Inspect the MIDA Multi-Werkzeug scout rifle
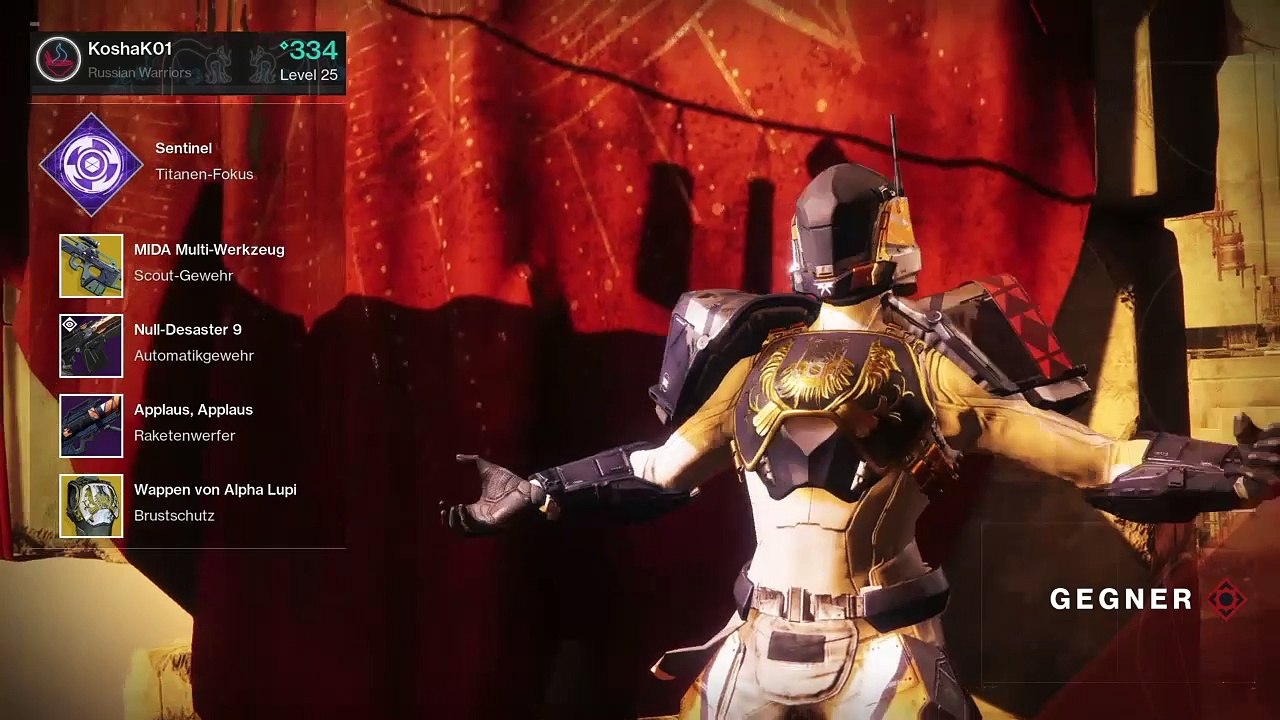Image resolution: width=1280 pixels, height=720 pixels. [x=91, y=266]
